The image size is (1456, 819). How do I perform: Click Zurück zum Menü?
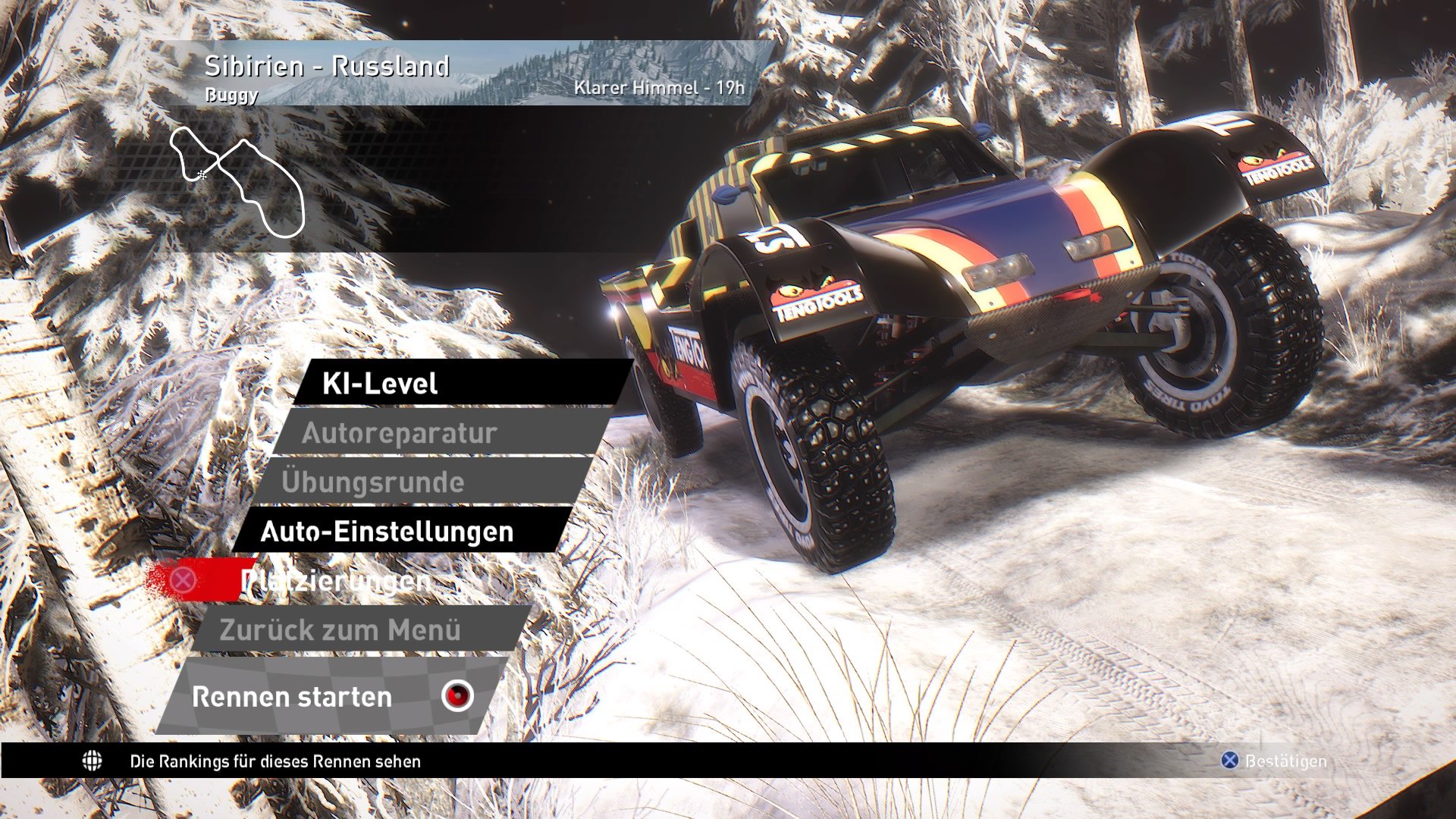click(340, 631)
